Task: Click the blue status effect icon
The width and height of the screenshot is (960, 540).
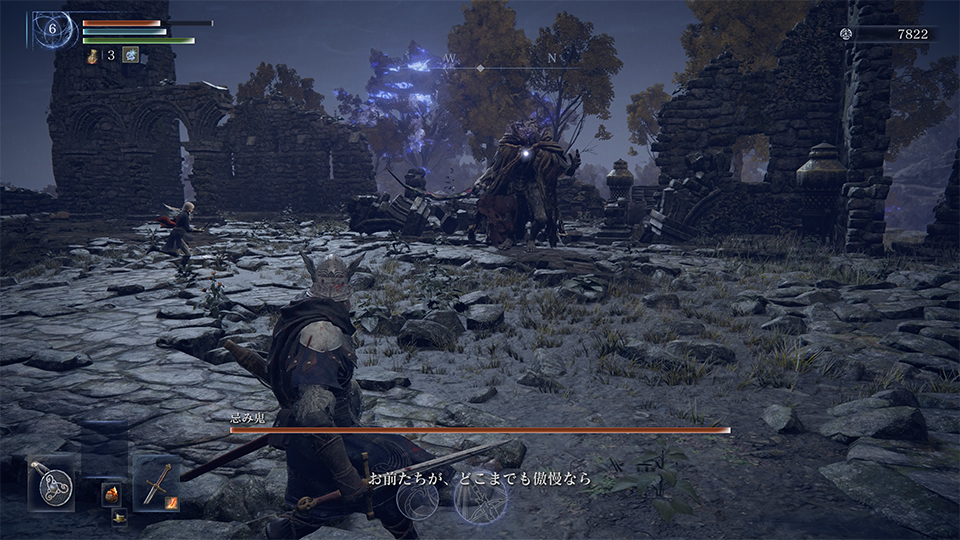Action: (130, 55)
